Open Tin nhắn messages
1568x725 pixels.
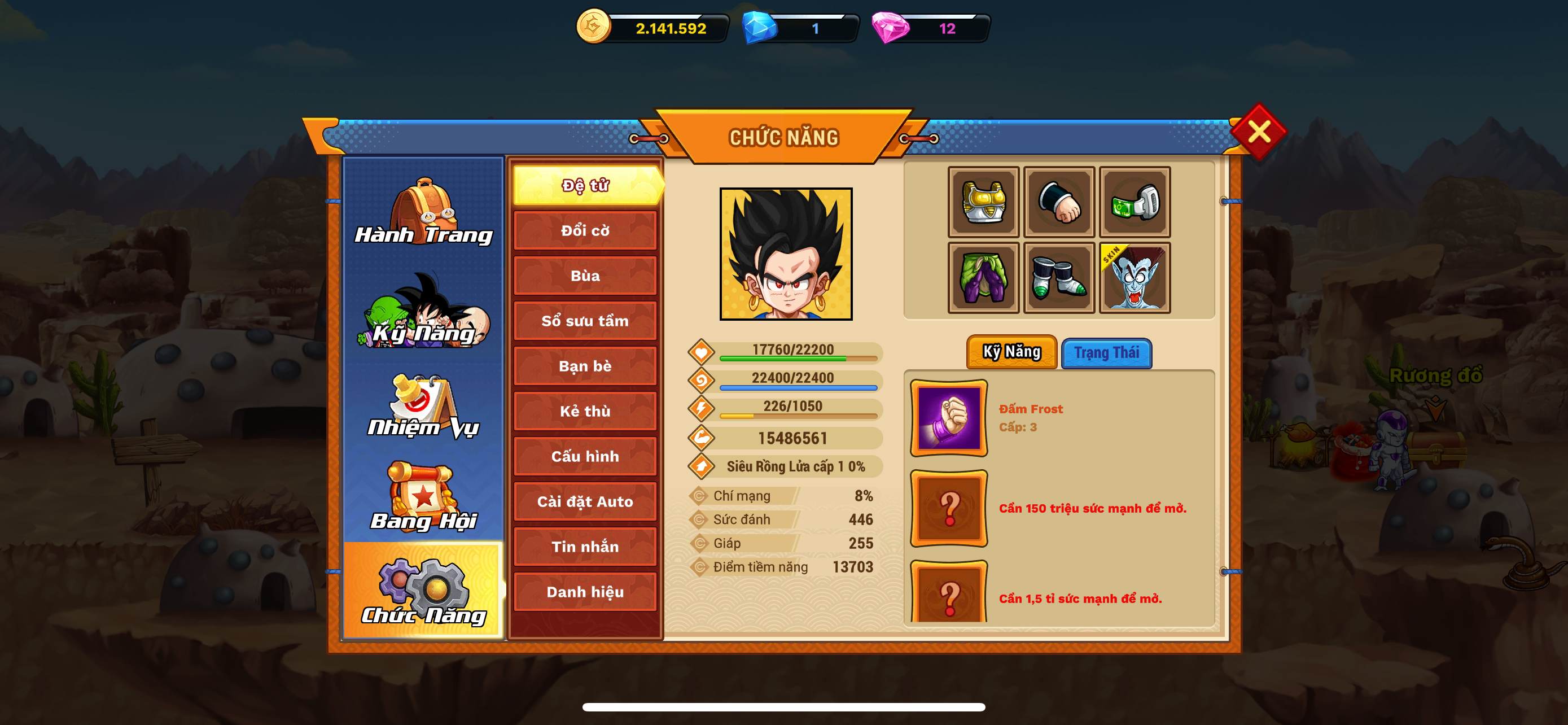tap(585, 547)
